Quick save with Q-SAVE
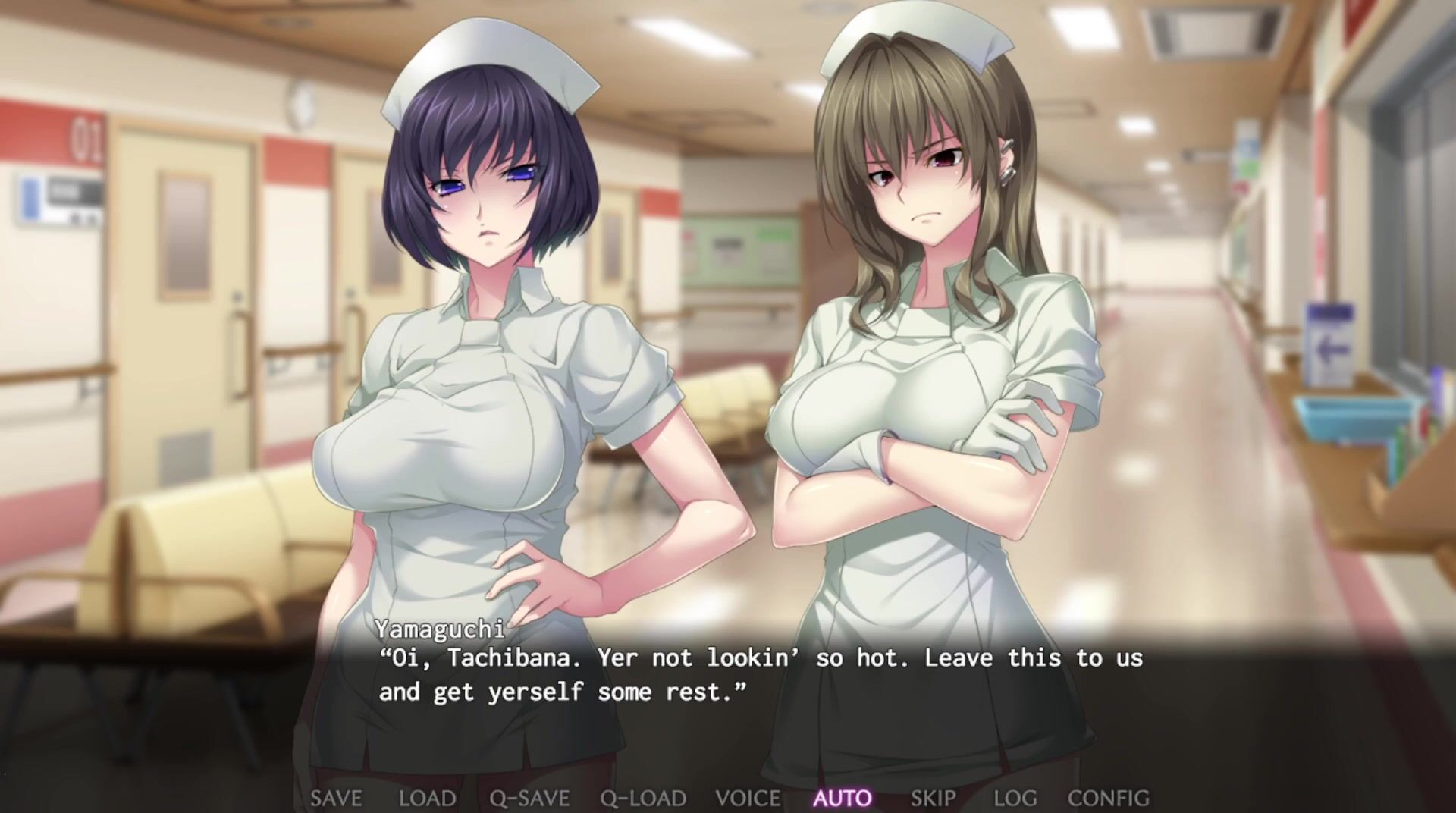Screen dimensions: 1456x813 (529, 798)
